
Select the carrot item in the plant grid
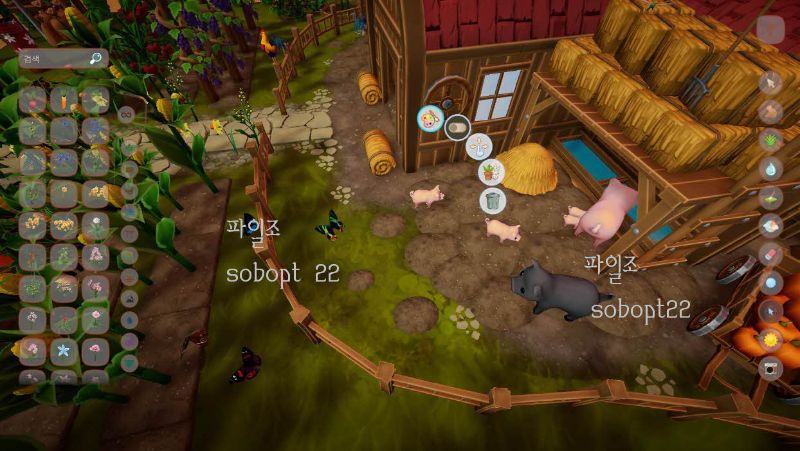tap(64, 99)
